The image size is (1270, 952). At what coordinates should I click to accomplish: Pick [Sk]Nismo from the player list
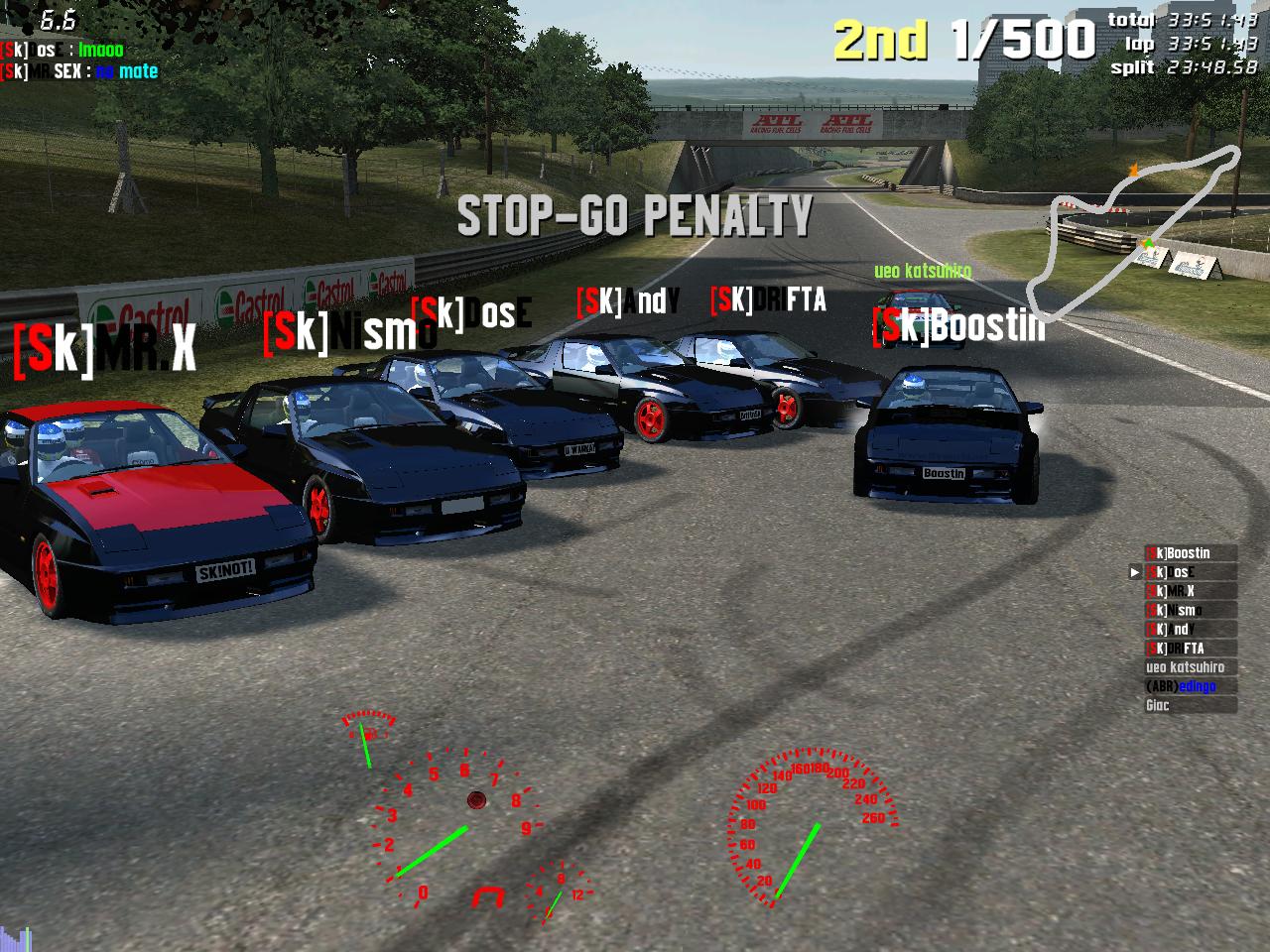1190,610
